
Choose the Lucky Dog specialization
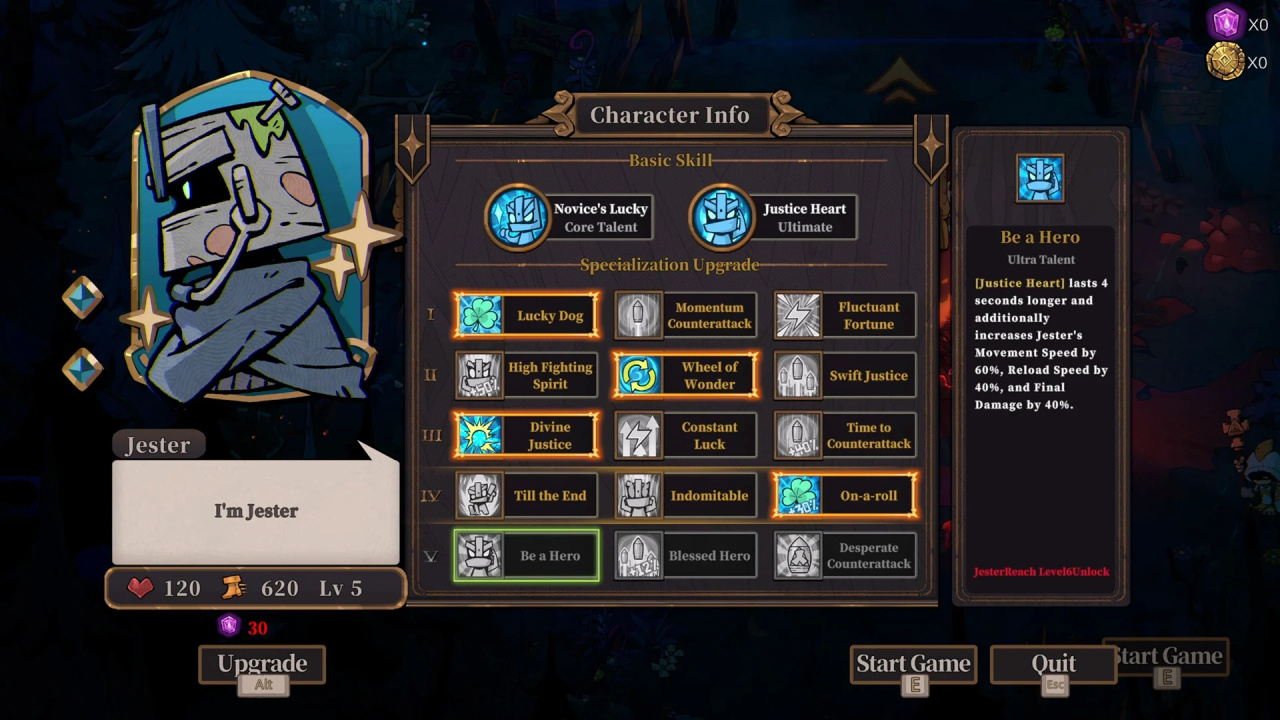527,316
